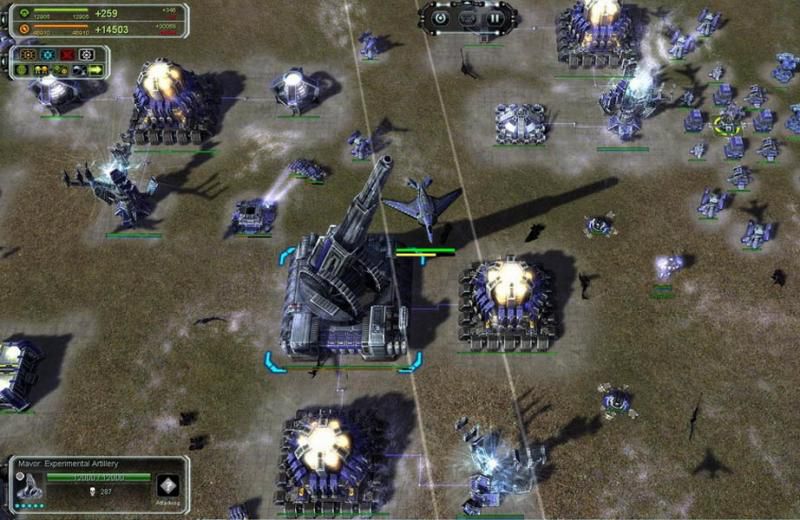The image size is (800, 520).
Task: Activate the green arrow icon in the filter panel
Action: click(96, 70)
